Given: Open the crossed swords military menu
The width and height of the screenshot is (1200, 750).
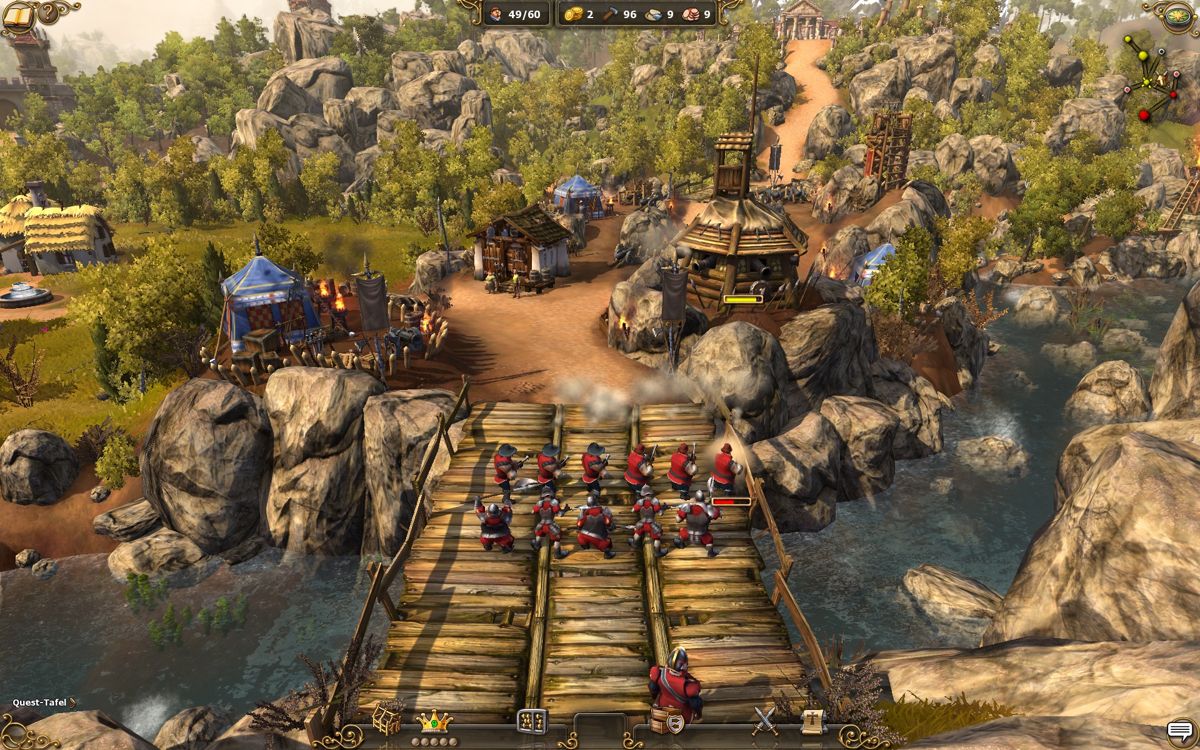Looking at the screenshot, I should (765, 719).
